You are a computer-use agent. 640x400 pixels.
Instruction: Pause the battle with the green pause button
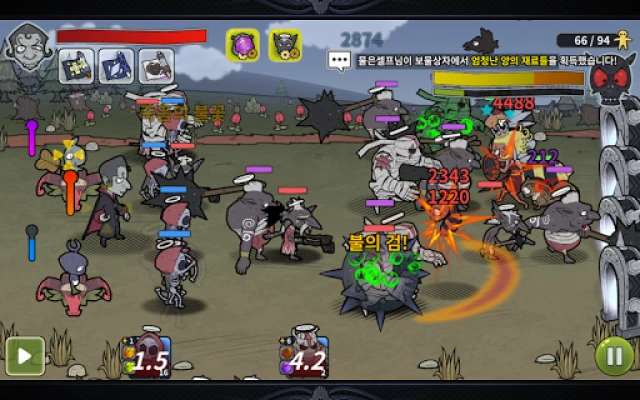(614, 355)
